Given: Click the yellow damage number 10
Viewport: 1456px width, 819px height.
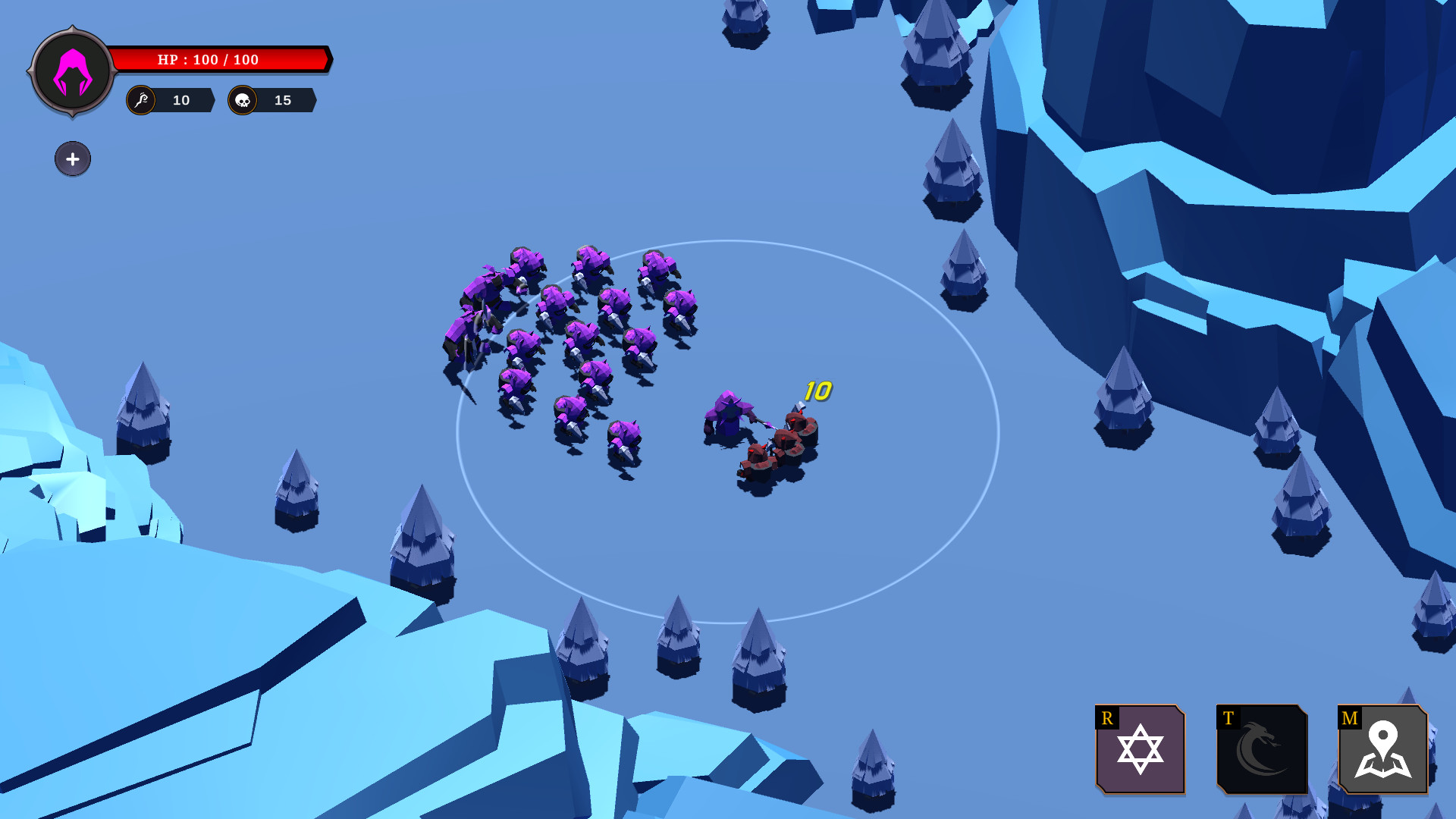Looking at the screenshot, I should pyautogui.click(x=817, y=391).
